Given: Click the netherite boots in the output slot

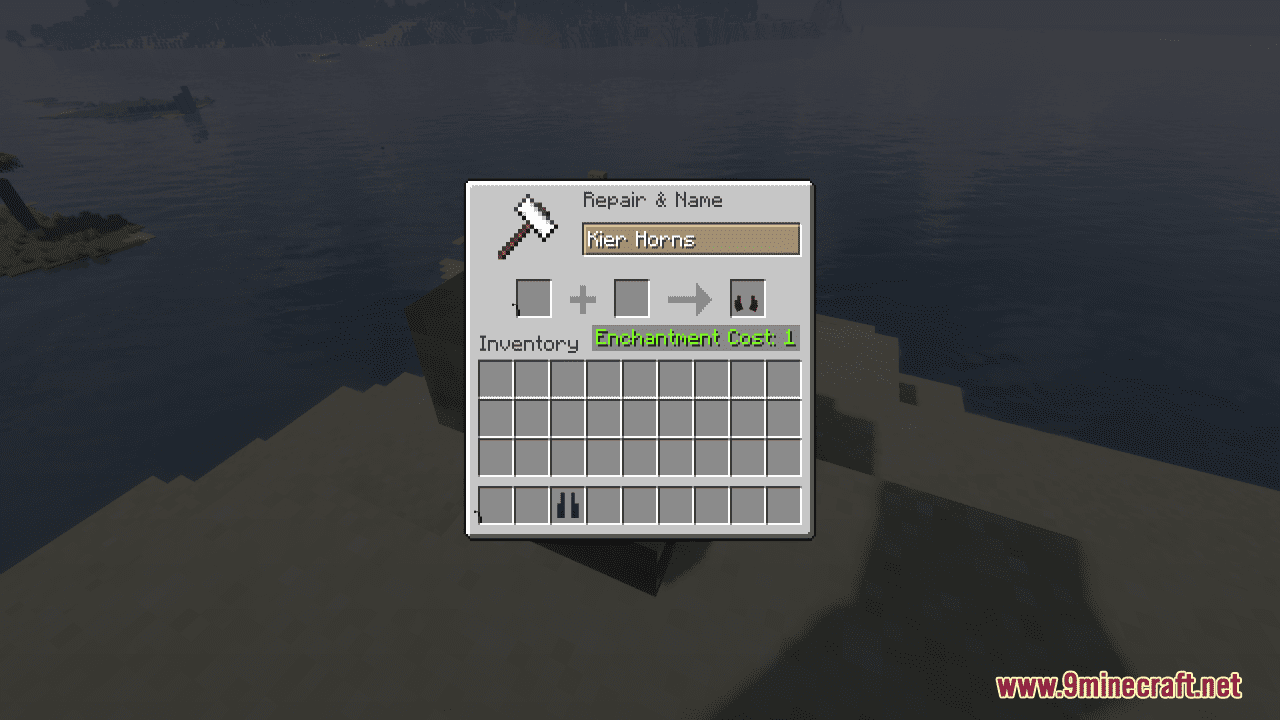Looking at the screenshot, I should [746, 298].
